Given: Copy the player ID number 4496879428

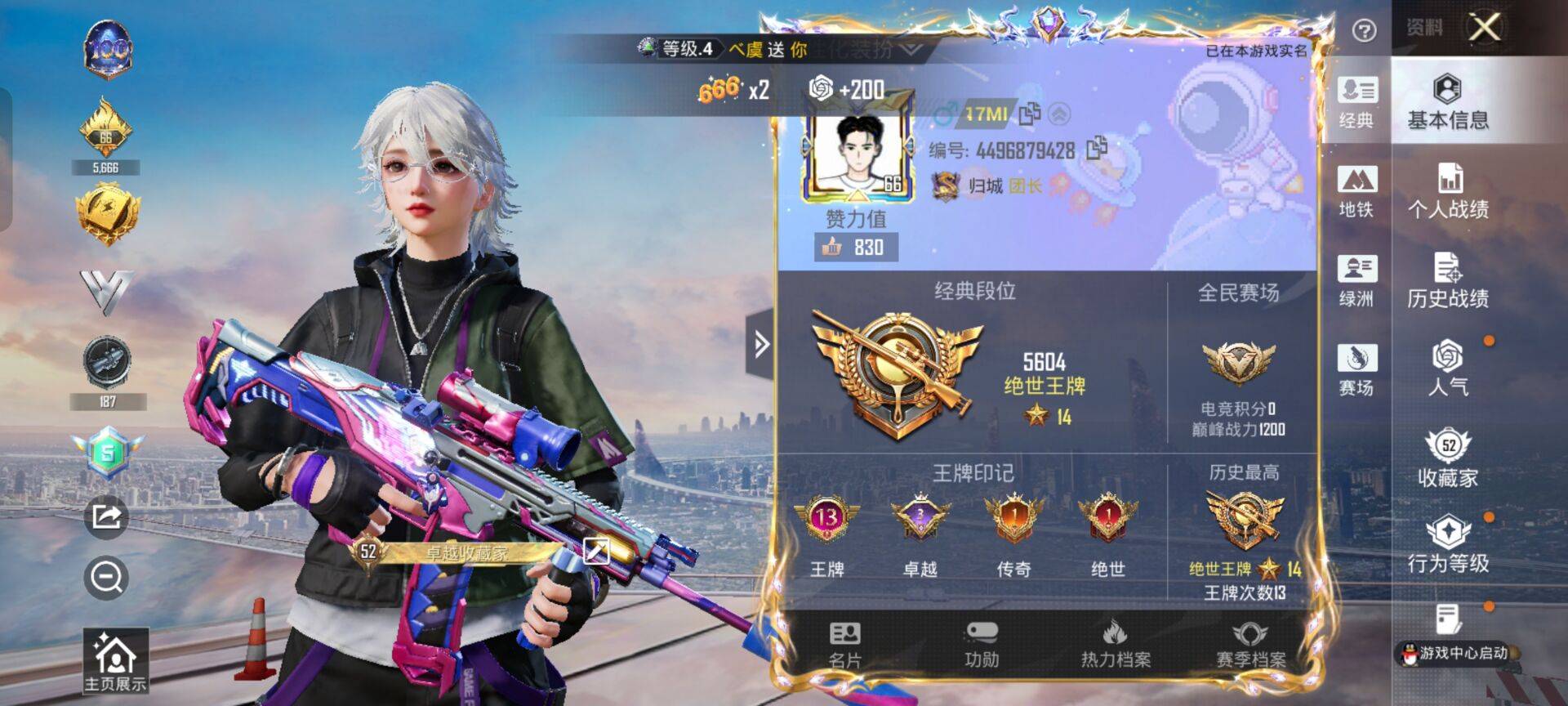Looking at the screenshot, I should click(x=1096, y=149).
